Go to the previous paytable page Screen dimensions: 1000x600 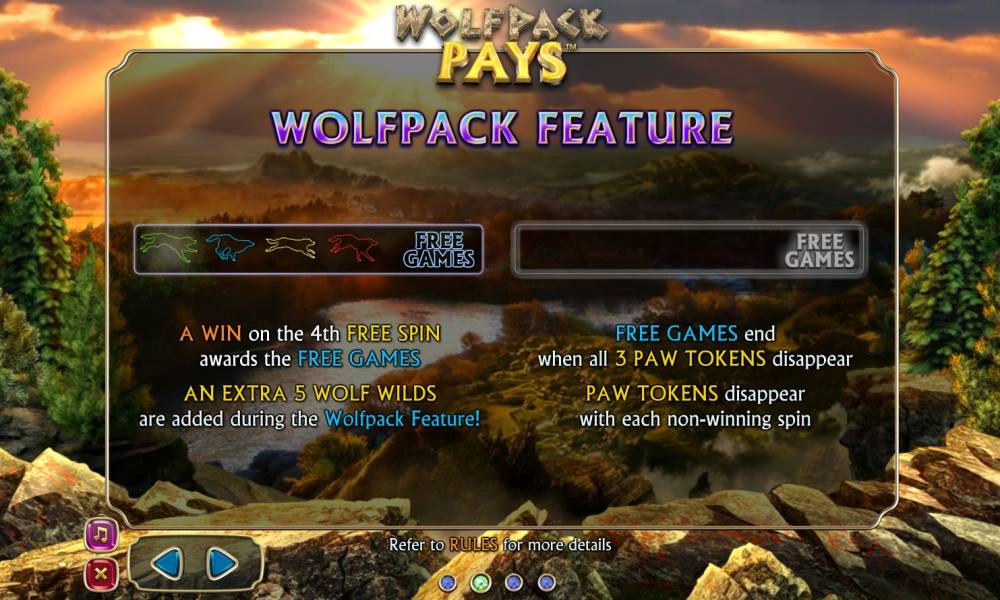coord(167,565)
